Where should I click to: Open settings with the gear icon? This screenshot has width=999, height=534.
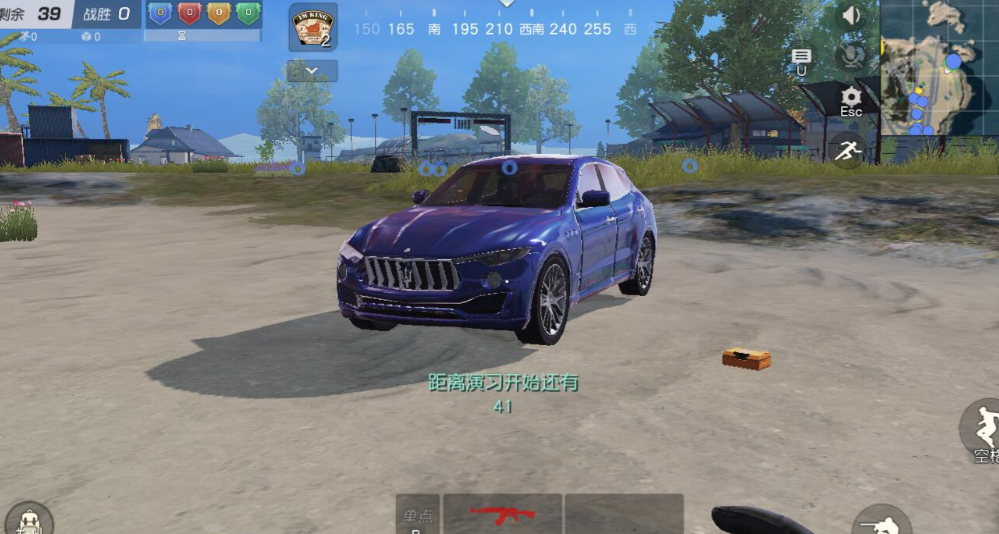851,98
